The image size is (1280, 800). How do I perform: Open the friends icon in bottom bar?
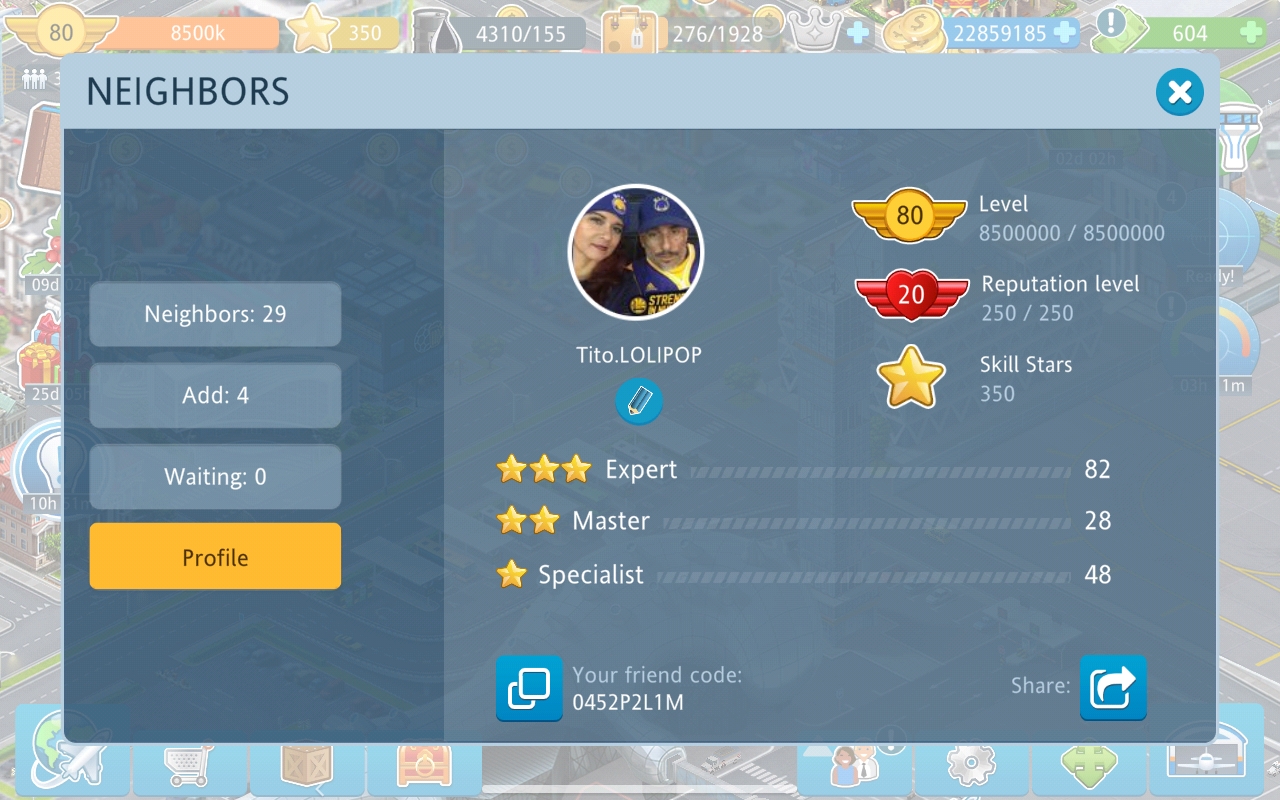[x=852, y=767]
